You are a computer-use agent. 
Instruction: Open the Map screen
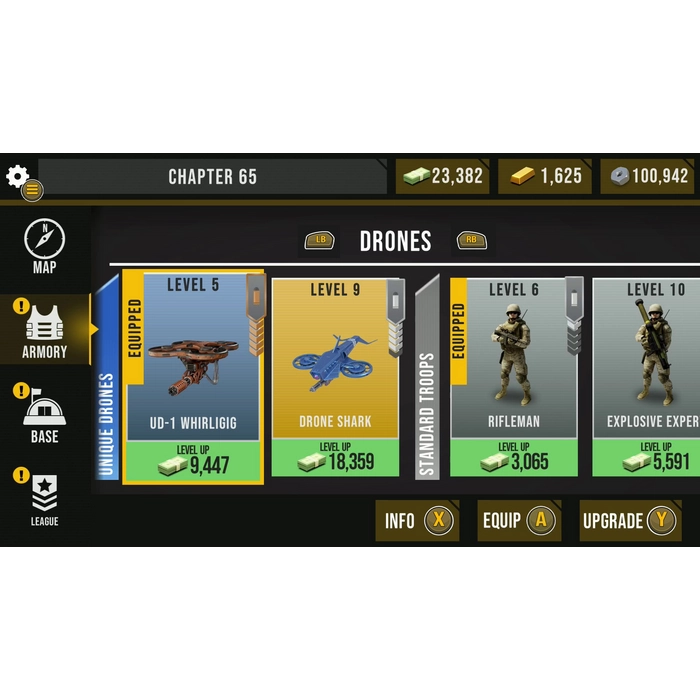(44, 247)
